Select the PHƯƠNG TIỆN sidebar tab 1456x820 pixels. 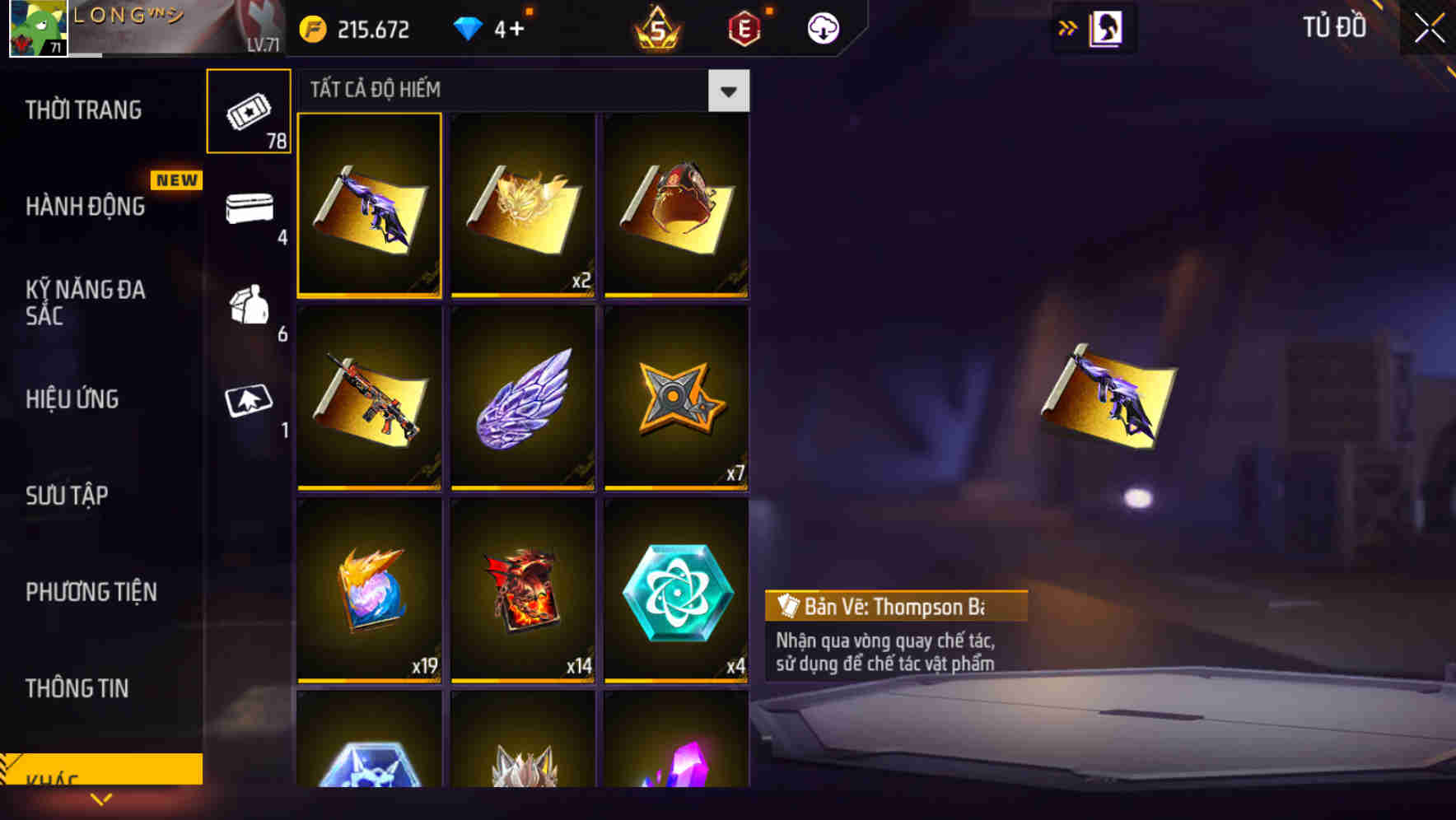[91, 591]
